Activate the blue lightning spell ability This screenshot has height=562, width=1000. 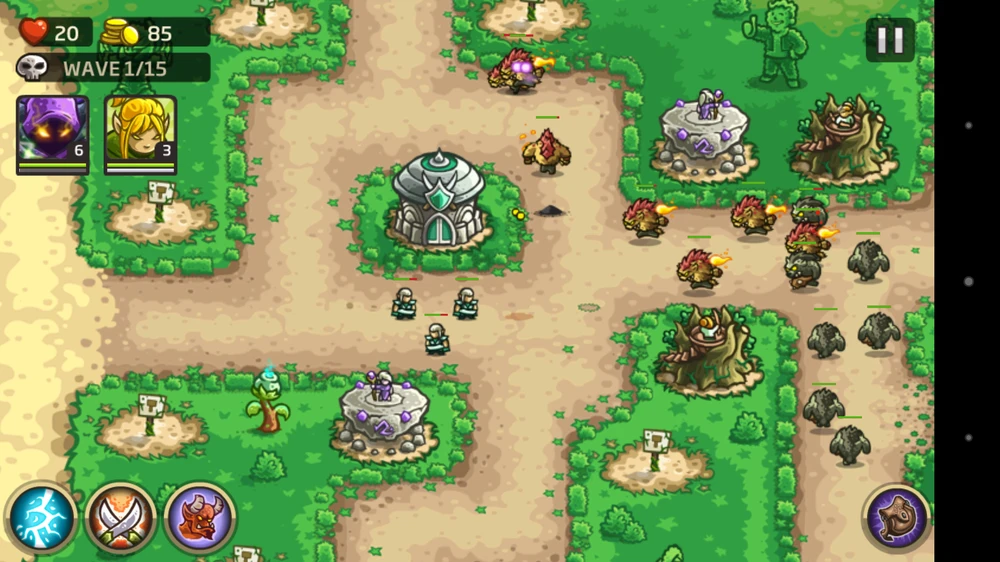point(42,517)
